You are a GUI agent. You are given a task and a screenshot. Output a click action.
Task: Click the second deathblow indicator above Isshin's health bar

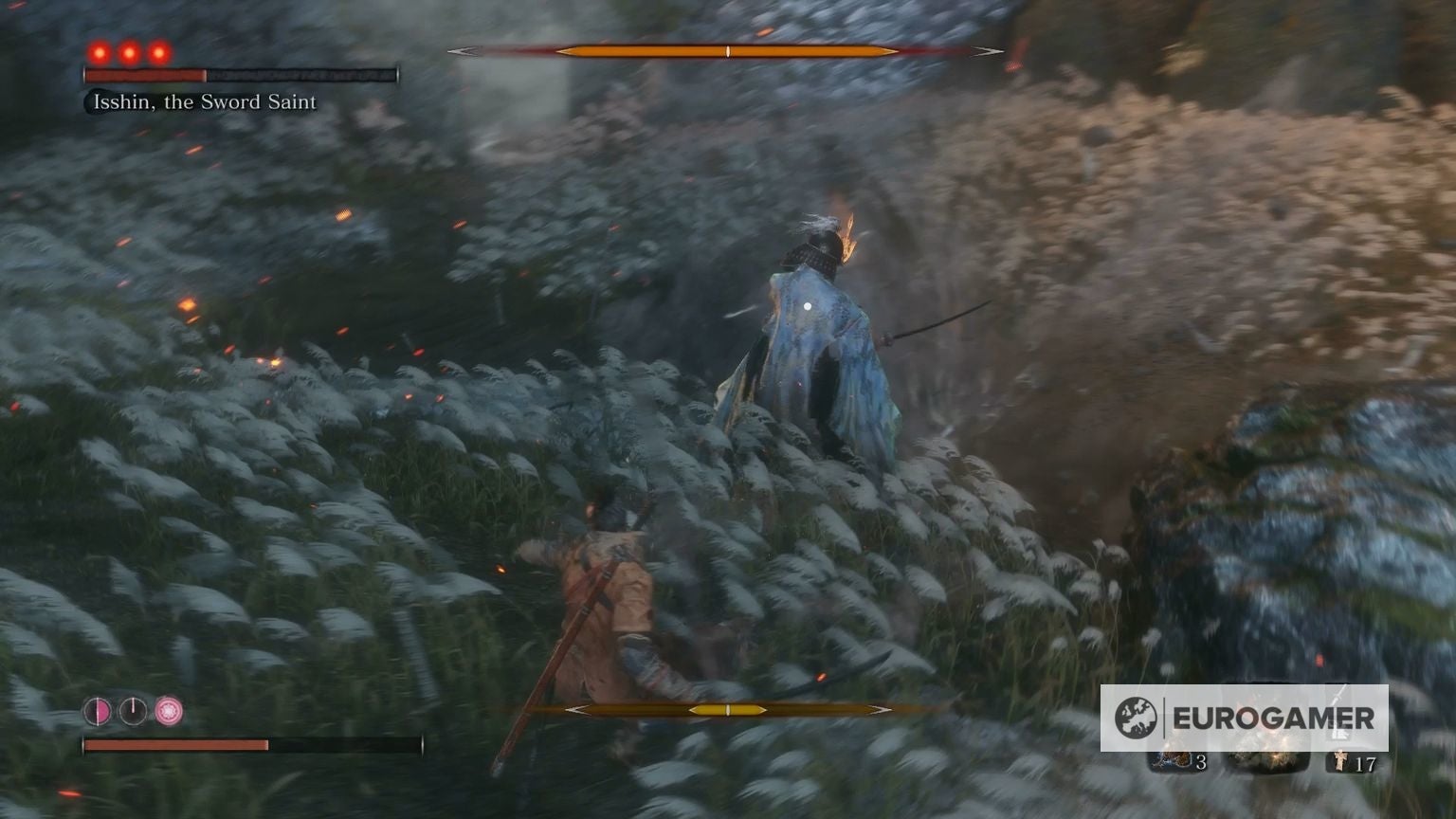coord(128,52)
